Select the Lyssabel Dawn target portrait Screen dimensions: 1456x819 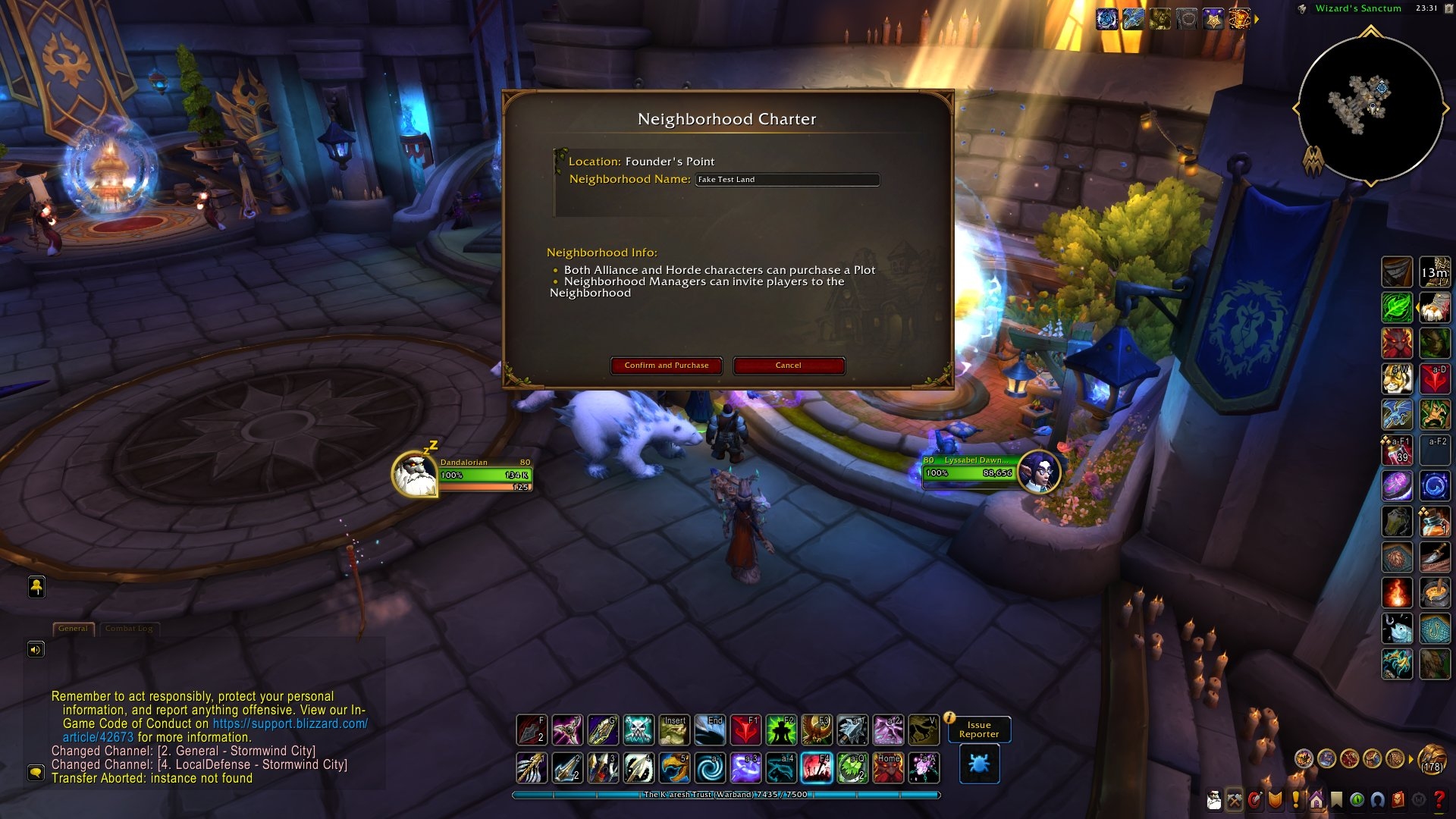pos(1039,472)
